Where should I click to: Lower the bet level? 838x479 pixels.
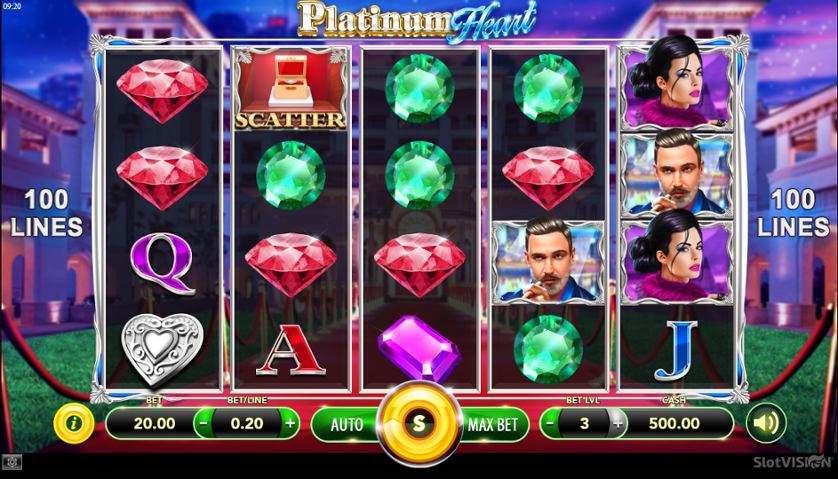point(551,423)
